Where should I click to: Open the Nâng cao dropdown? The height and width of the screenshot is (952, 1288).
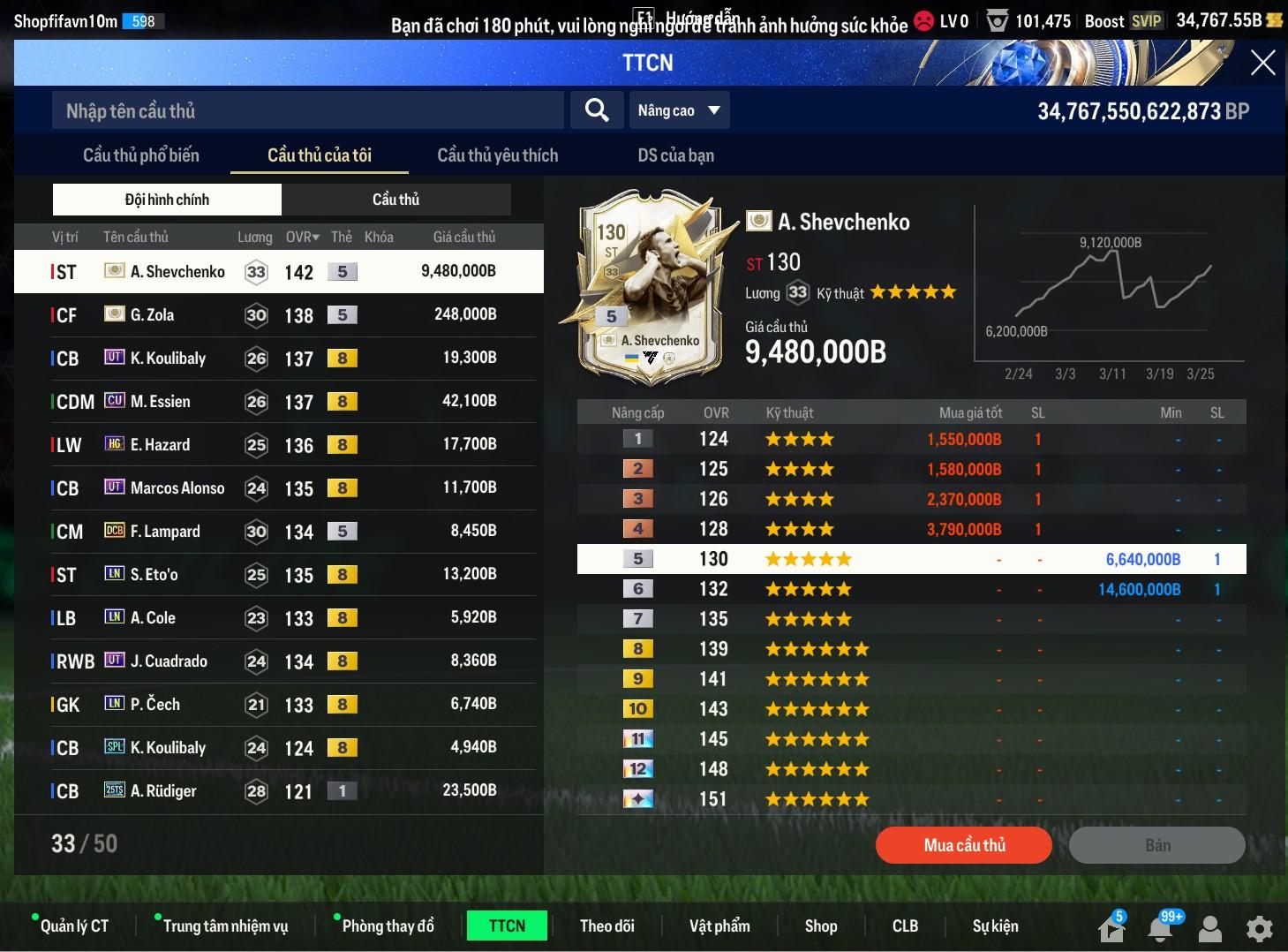(x=679, y=110)
